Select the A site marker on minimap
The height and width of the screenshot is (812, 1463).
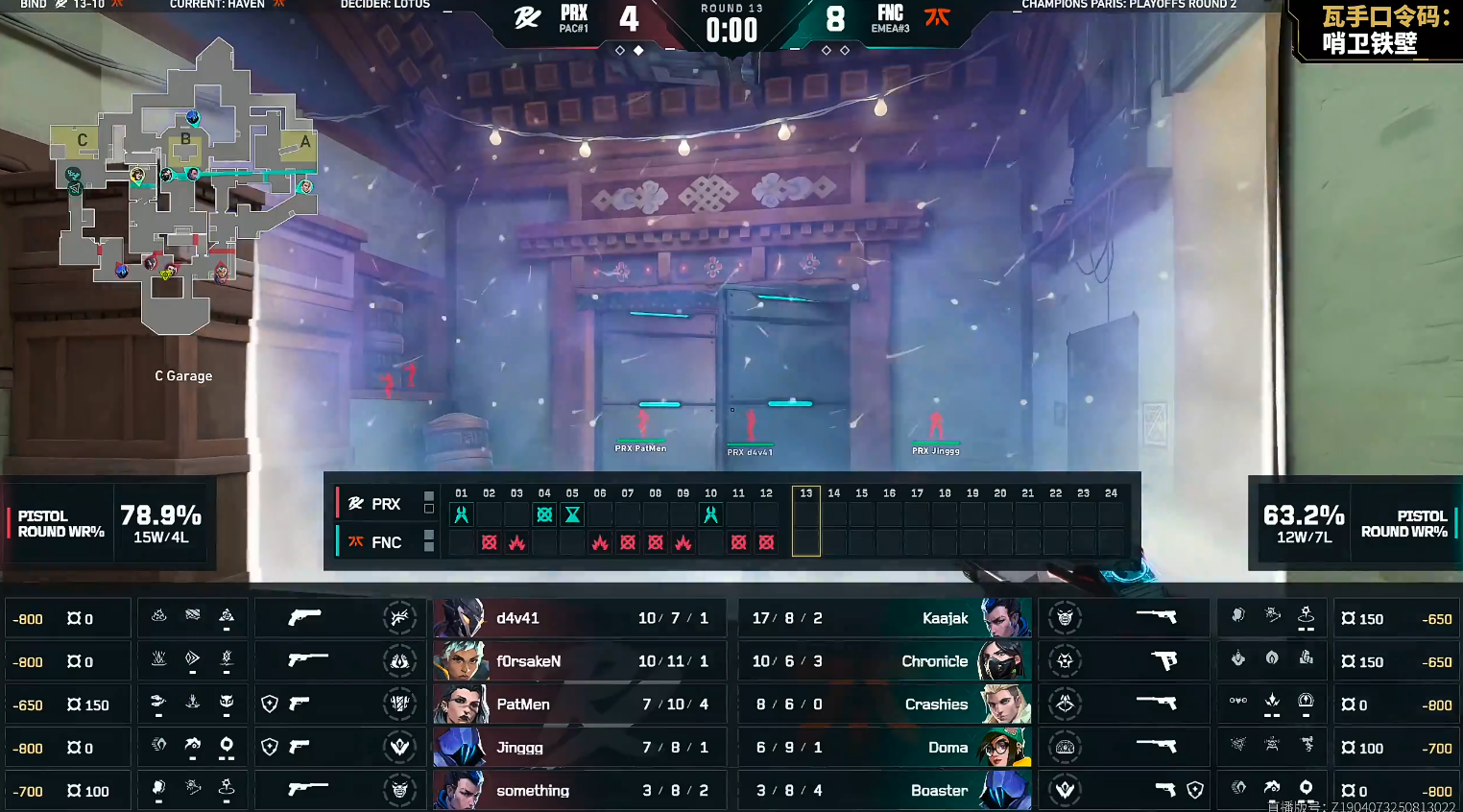305,142
